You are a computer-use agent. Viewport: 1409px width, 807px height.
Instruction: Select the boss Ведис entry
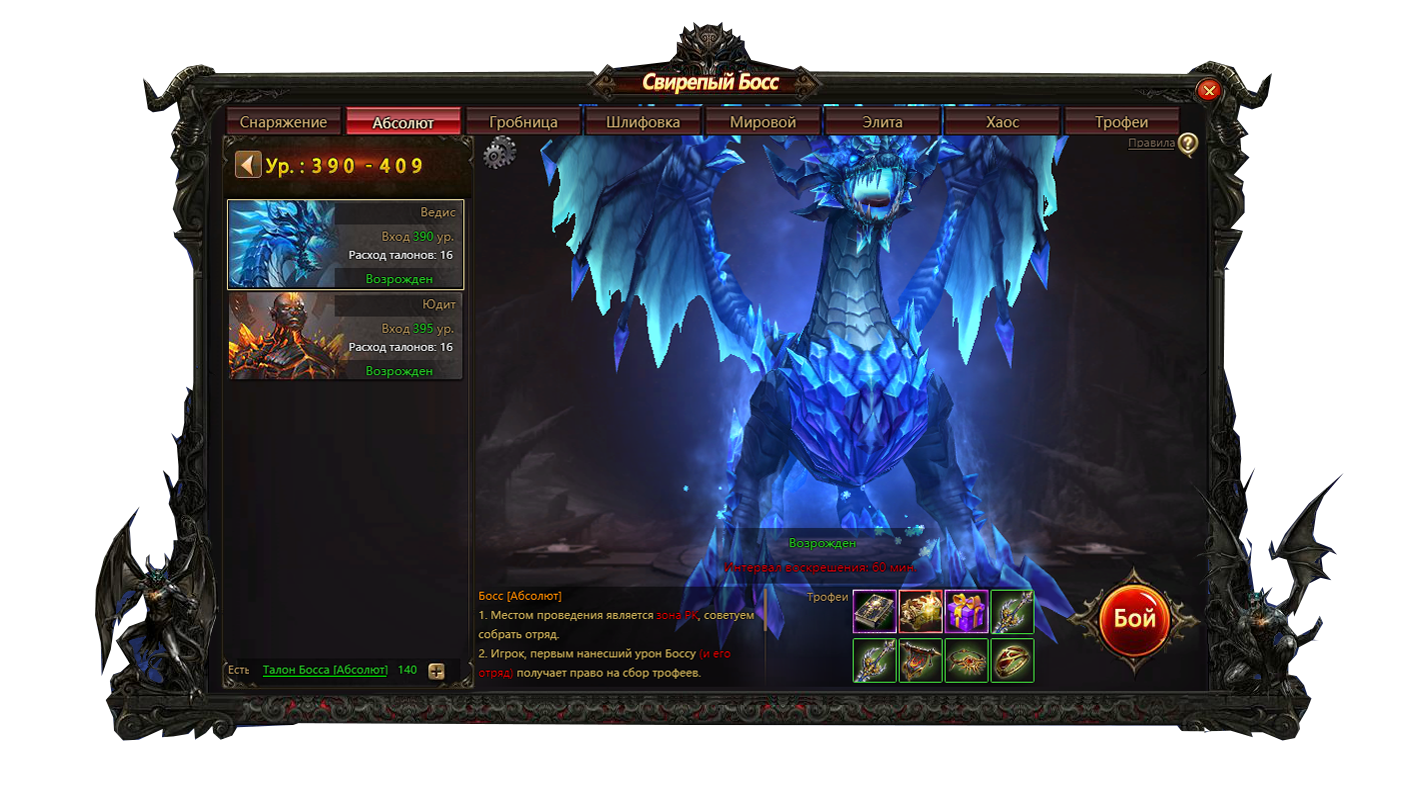(x=346, y=245)
